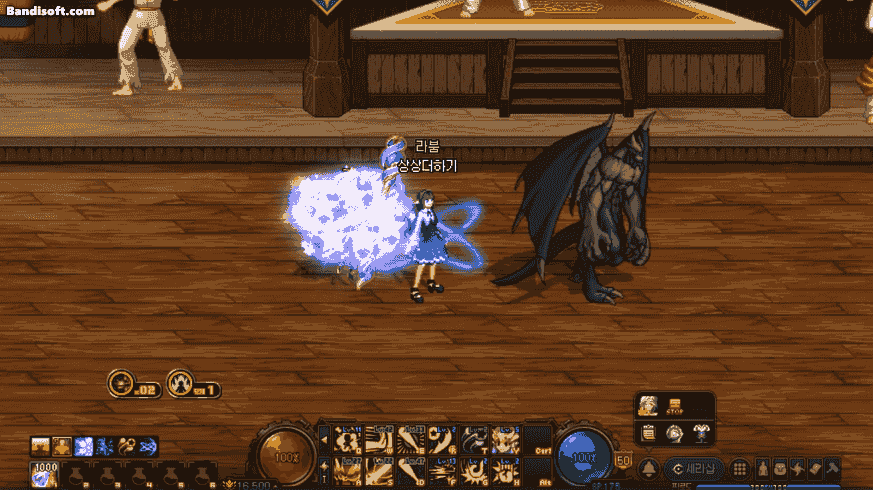Image resolution: width=873 pixels, height=490 pixels.
Task: Click the bell notification button
Action: coord(647,468)
